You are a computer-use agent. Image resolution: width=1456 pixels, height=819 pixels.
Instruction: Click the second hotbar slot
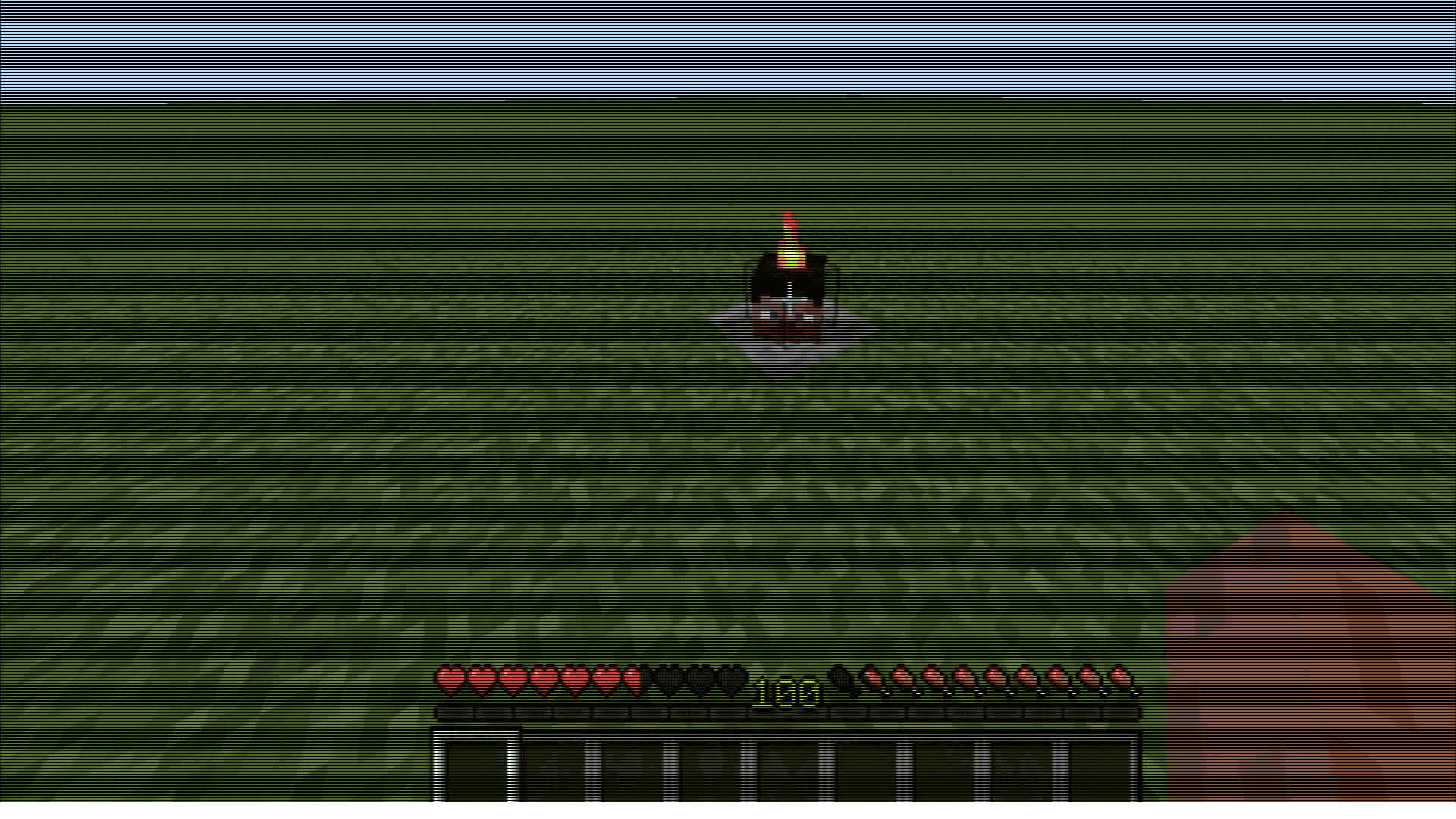(x=551, y=762)
